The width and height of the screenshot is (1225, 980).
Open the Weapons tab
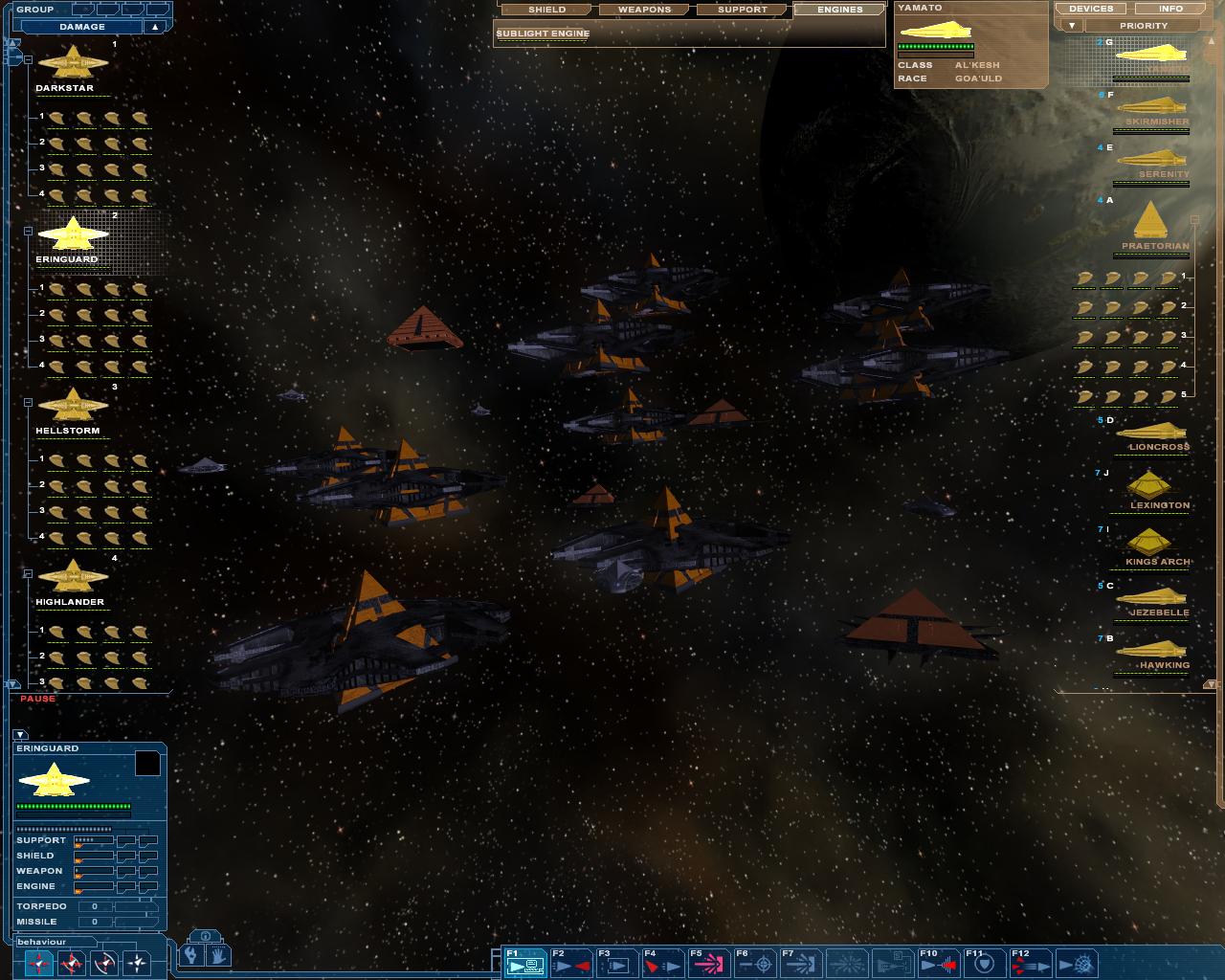(644, 10)
